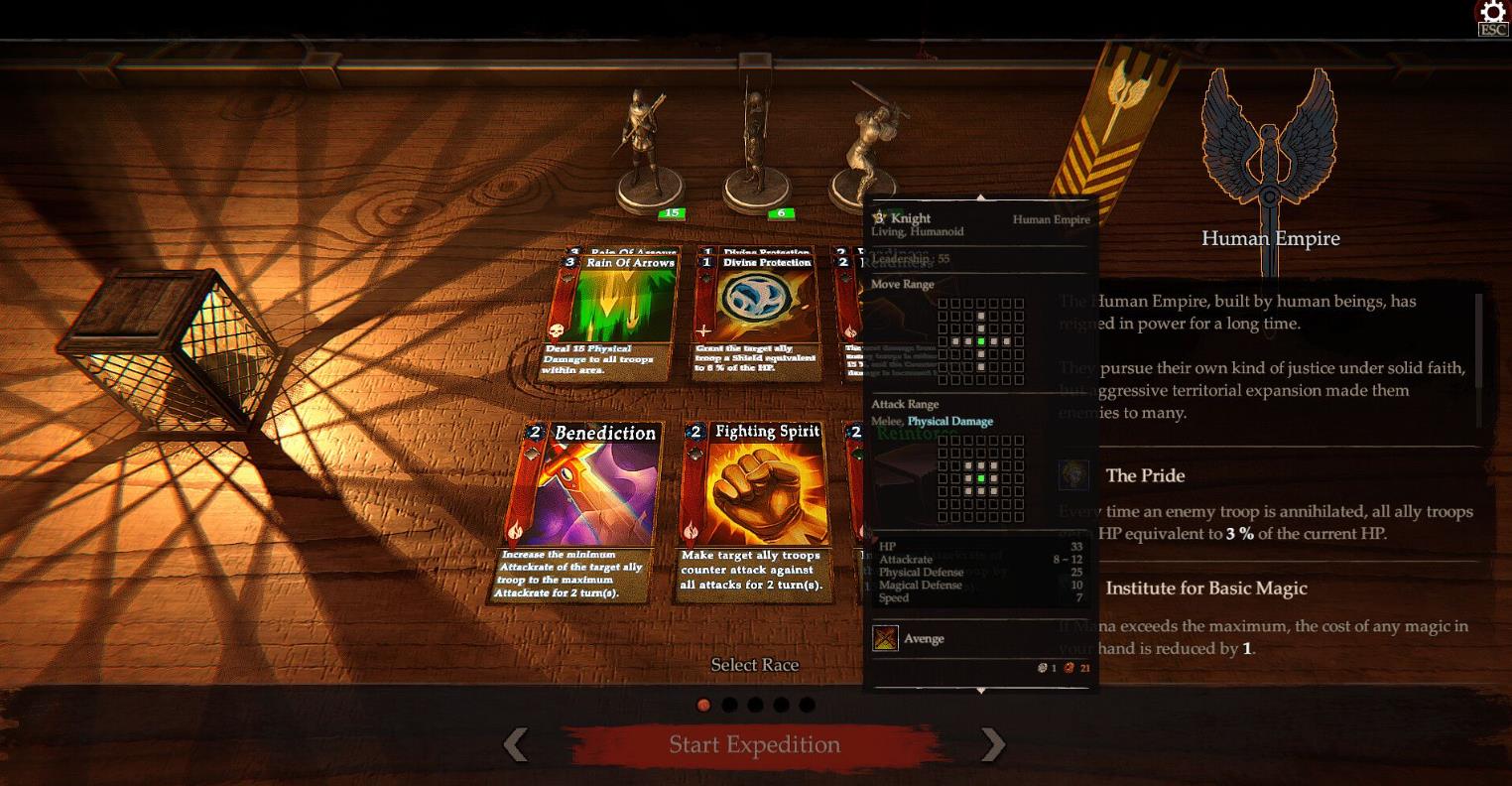The image size is (1512, 786).
Task: Click the Avenge skill icon
Action: 885,638
